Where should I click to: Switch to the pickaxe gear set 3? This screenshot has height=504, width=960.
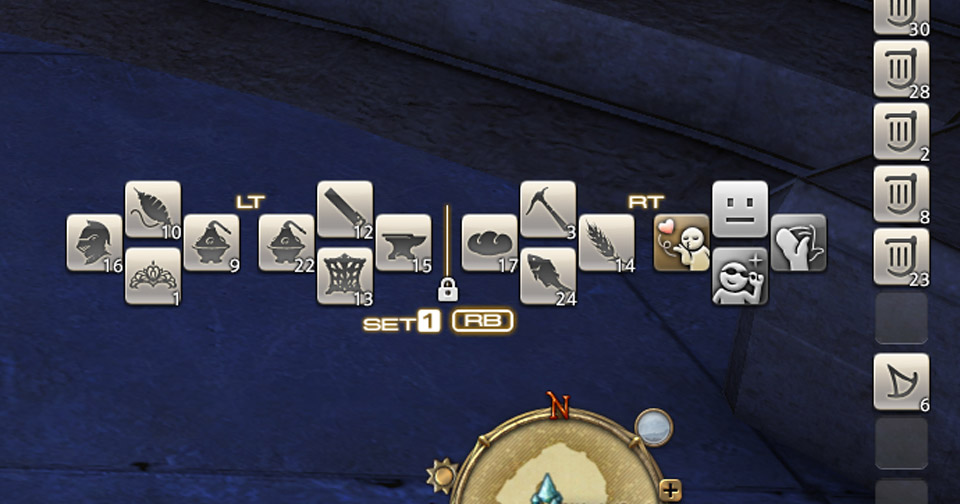[x=548, y=209]
